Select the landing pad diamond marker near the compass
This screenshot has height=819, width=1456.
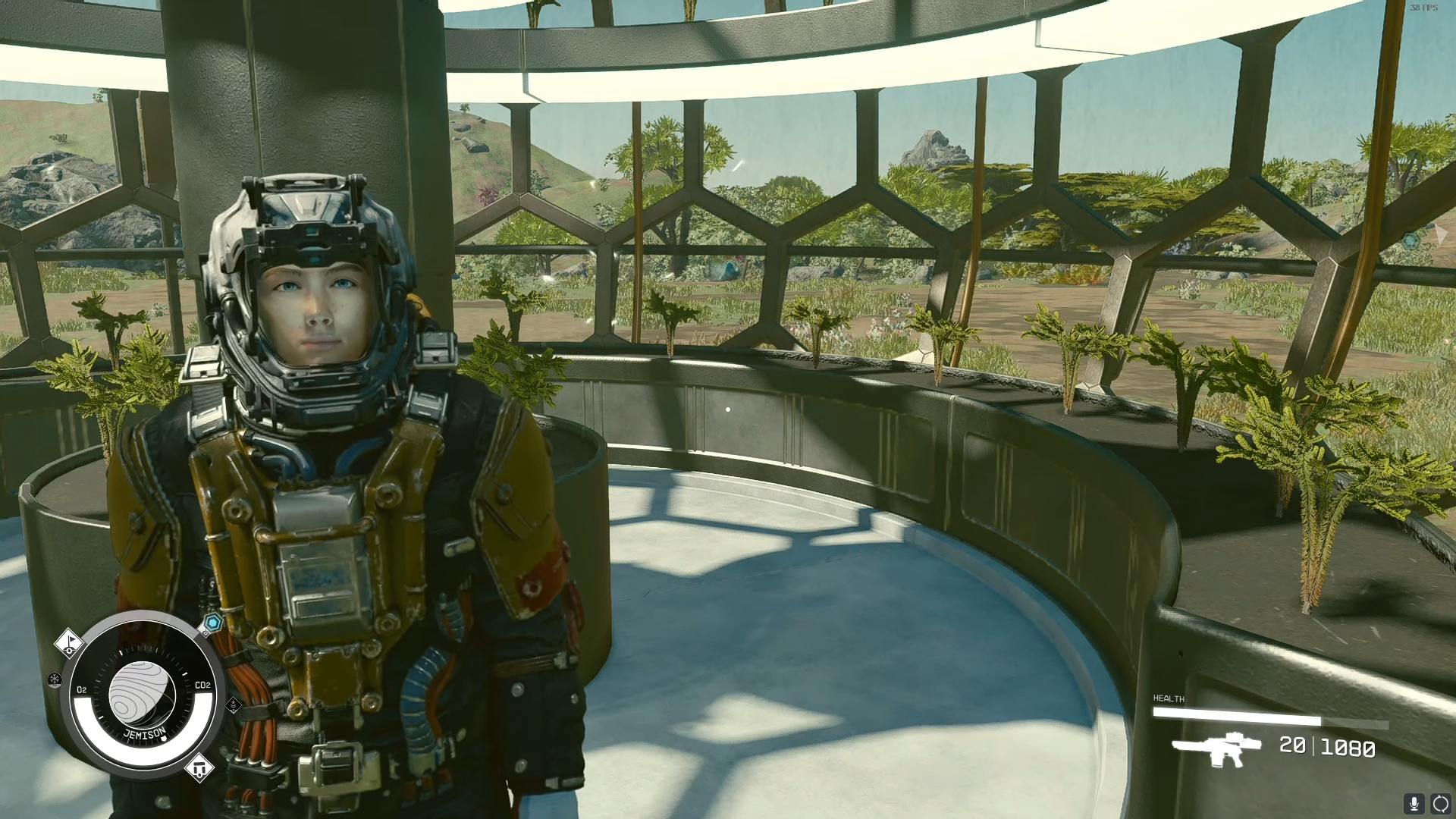pos(199,768)
